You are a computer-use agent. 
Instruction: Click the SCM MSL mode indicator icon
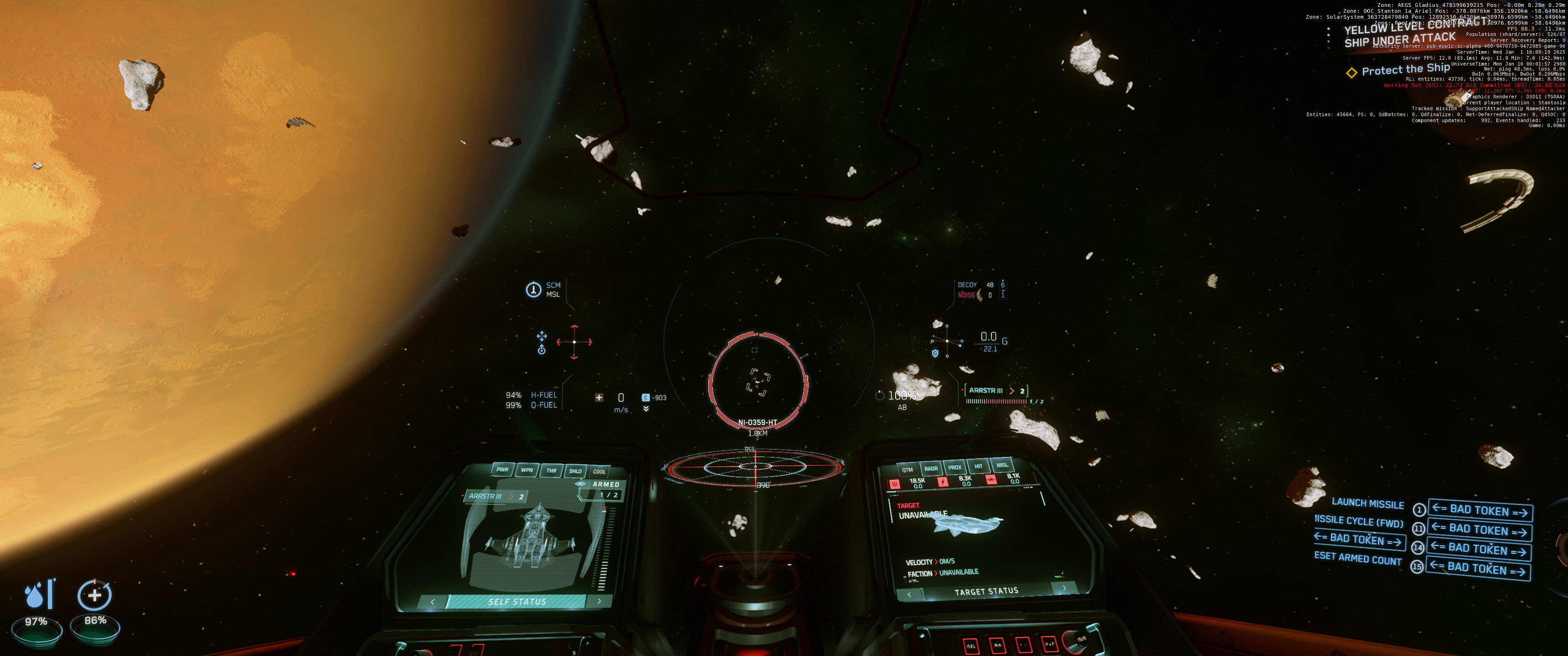click(534, 290)
